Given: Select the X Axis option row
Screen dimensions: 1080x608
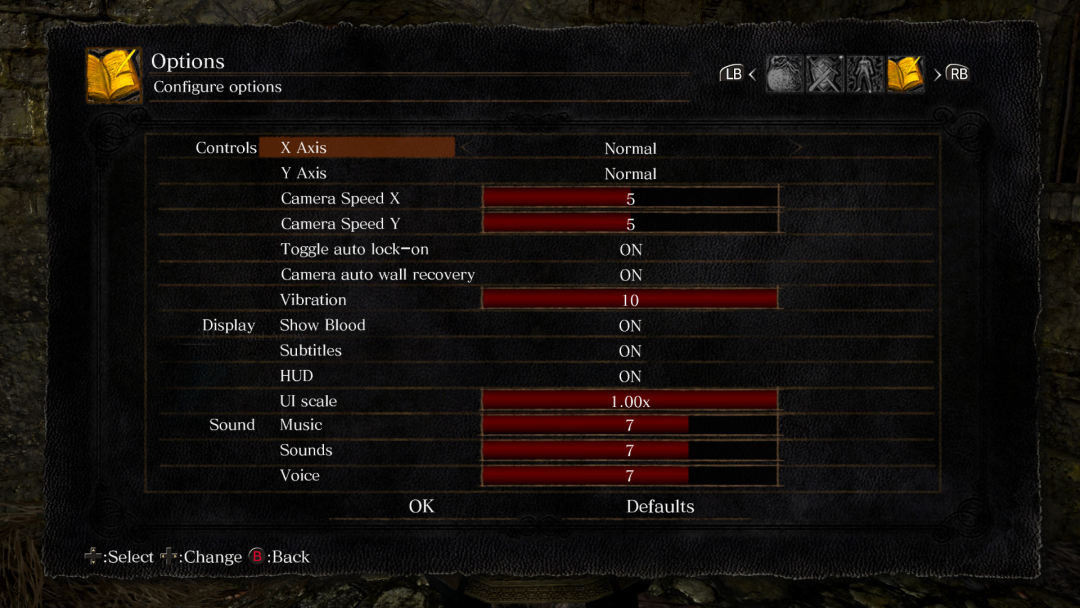Looking at the screenshot, I should tap(357, 148).
